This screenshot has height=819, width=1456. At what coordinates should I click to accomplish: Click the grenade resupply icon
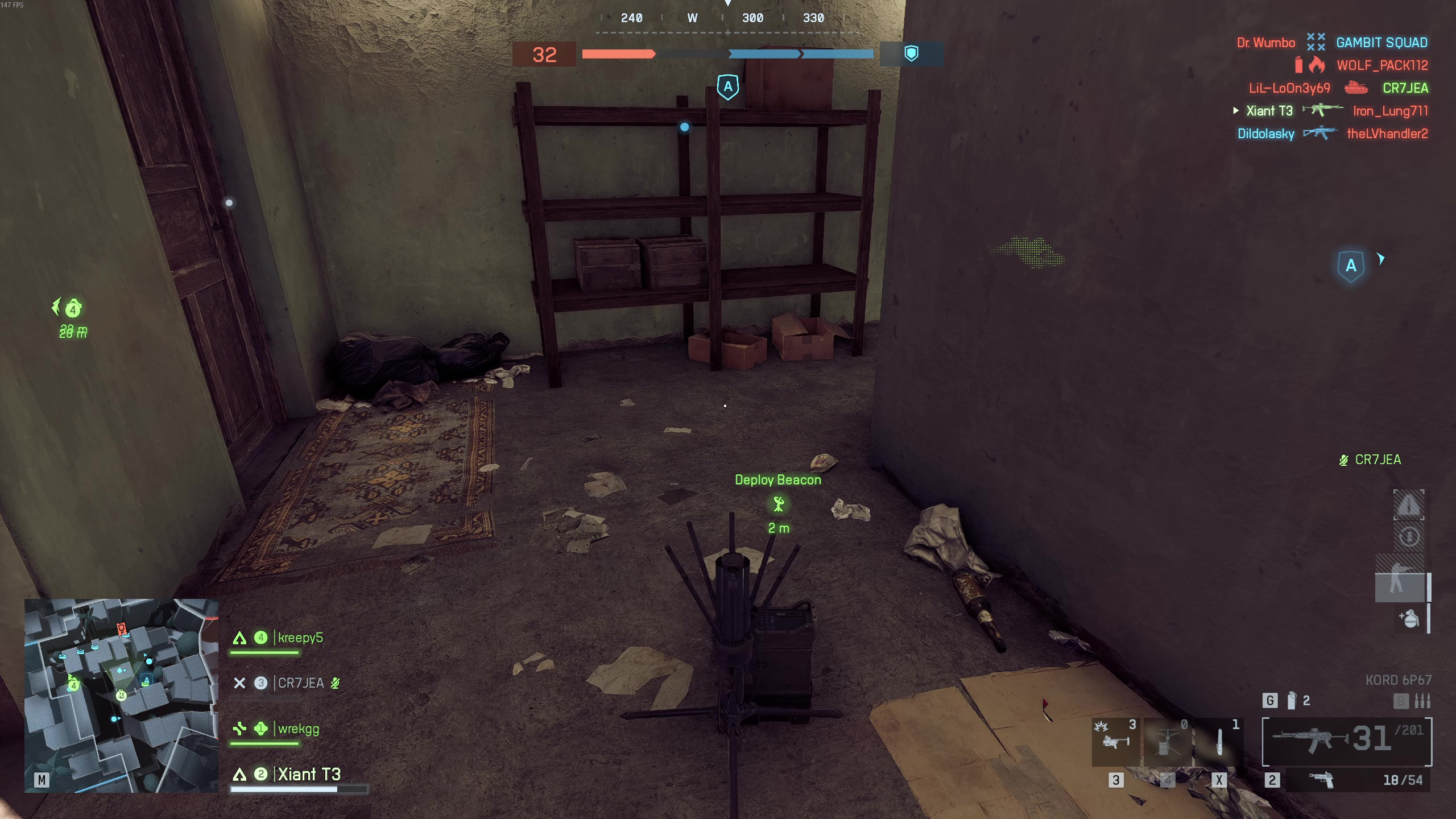coord(1409,618)
